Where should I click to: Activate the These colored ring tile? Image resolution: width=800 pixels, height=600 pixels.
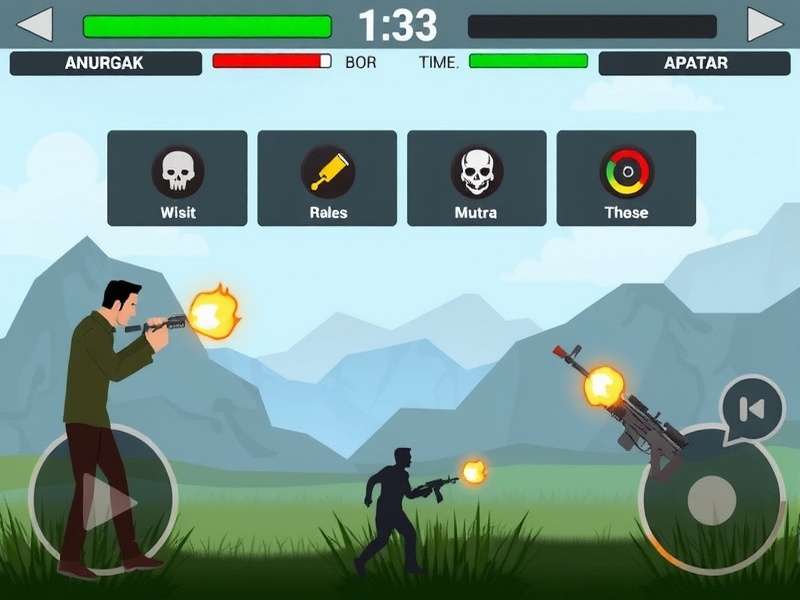point(626,178)
